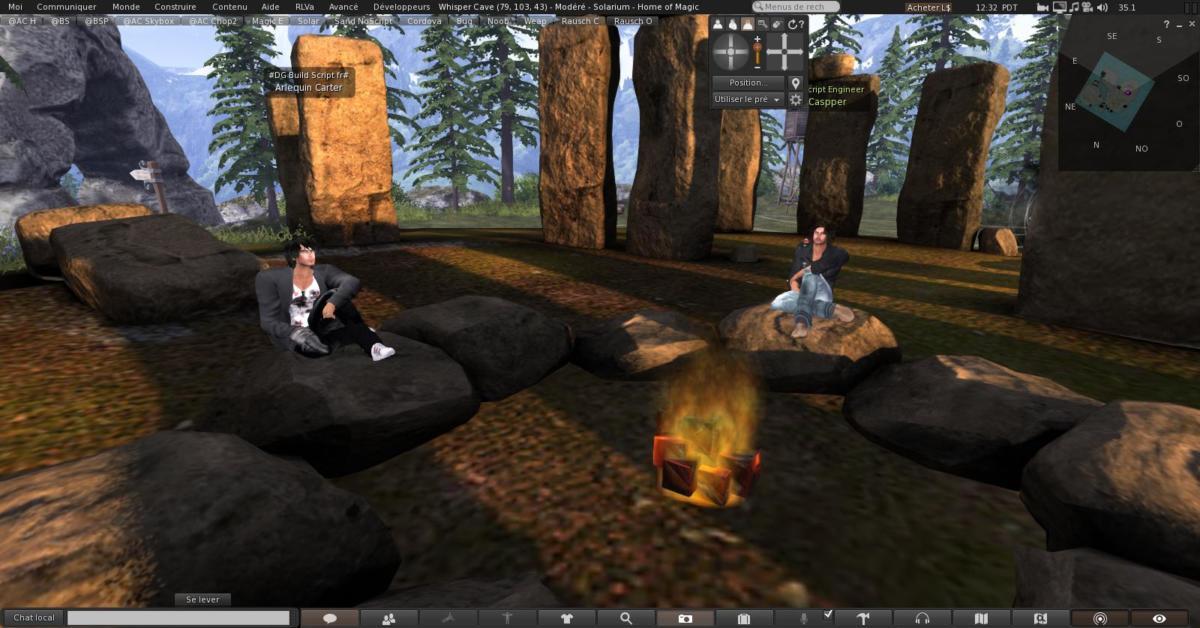Open the speech bubble chat toolbar button

[329, 619]
